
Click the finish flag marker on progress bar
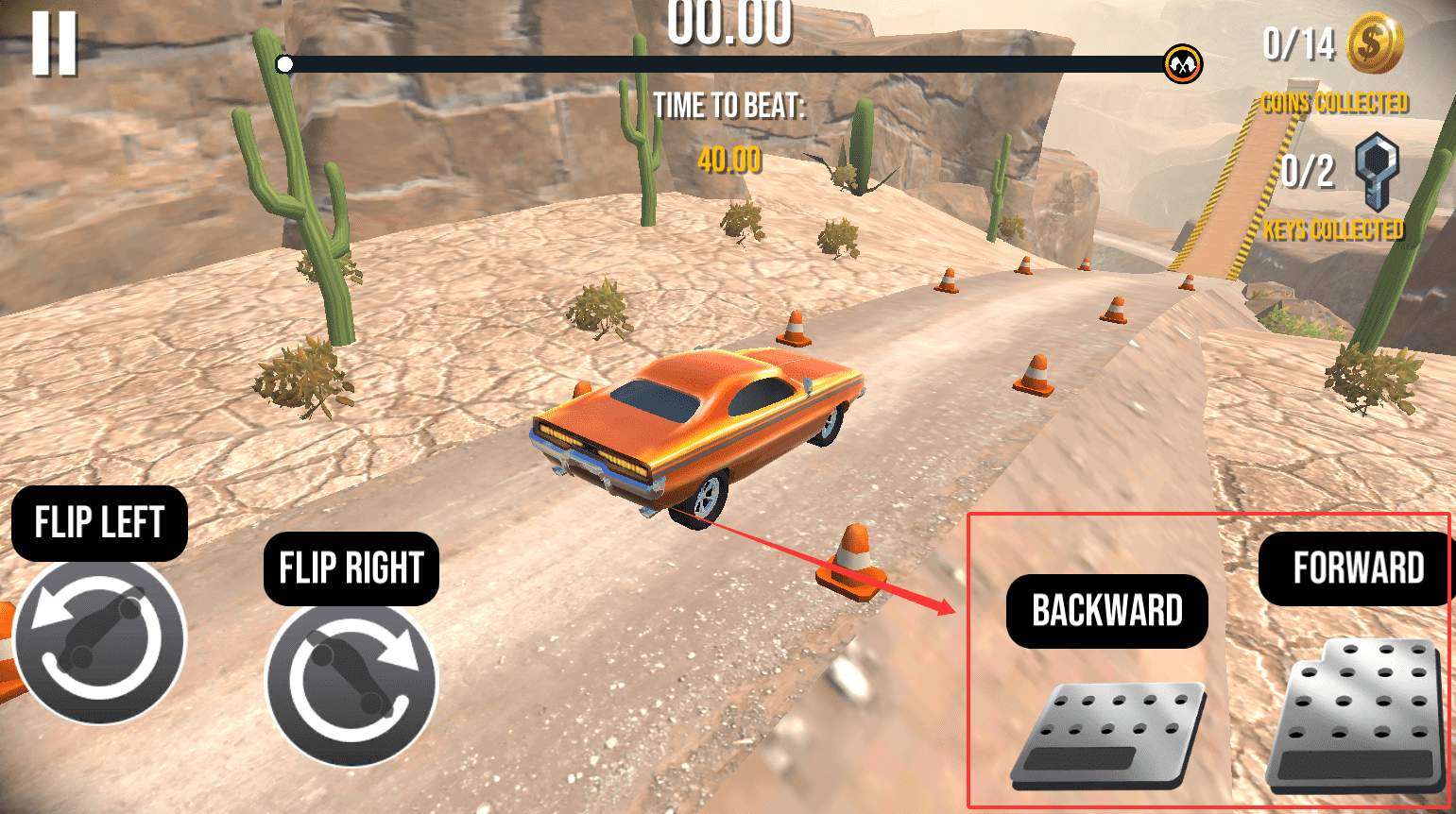coord(1181,64)
